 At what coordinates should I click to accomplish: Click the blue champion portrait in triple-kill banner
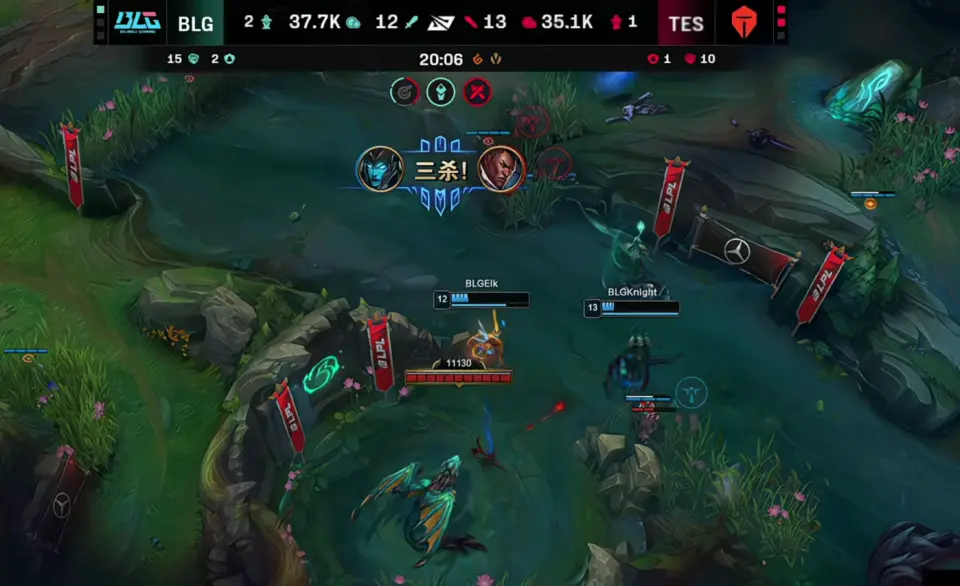[381, 169]
